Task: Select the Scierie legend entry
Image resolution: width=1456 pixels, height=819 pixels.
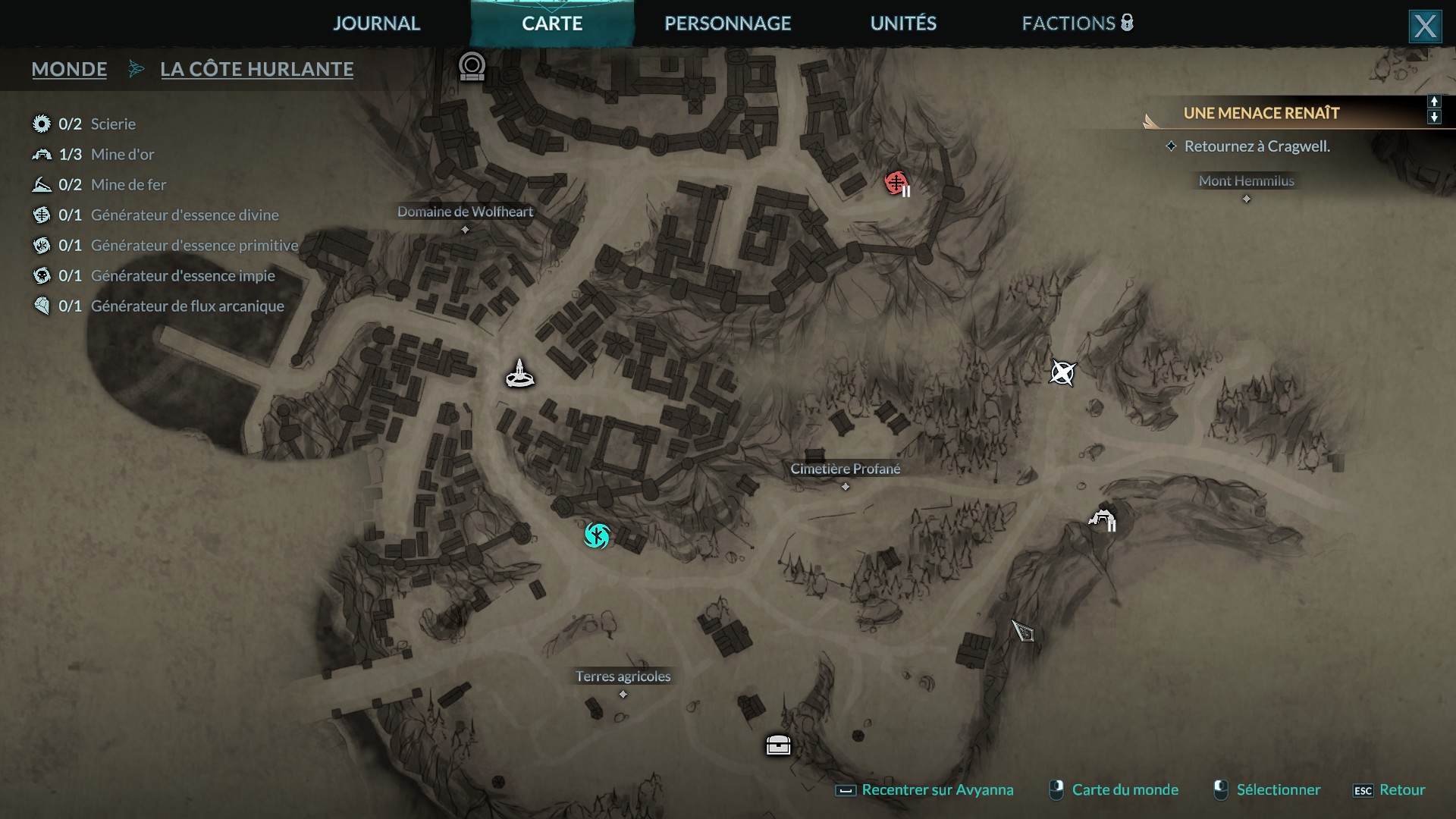Action: coord(112,124)
